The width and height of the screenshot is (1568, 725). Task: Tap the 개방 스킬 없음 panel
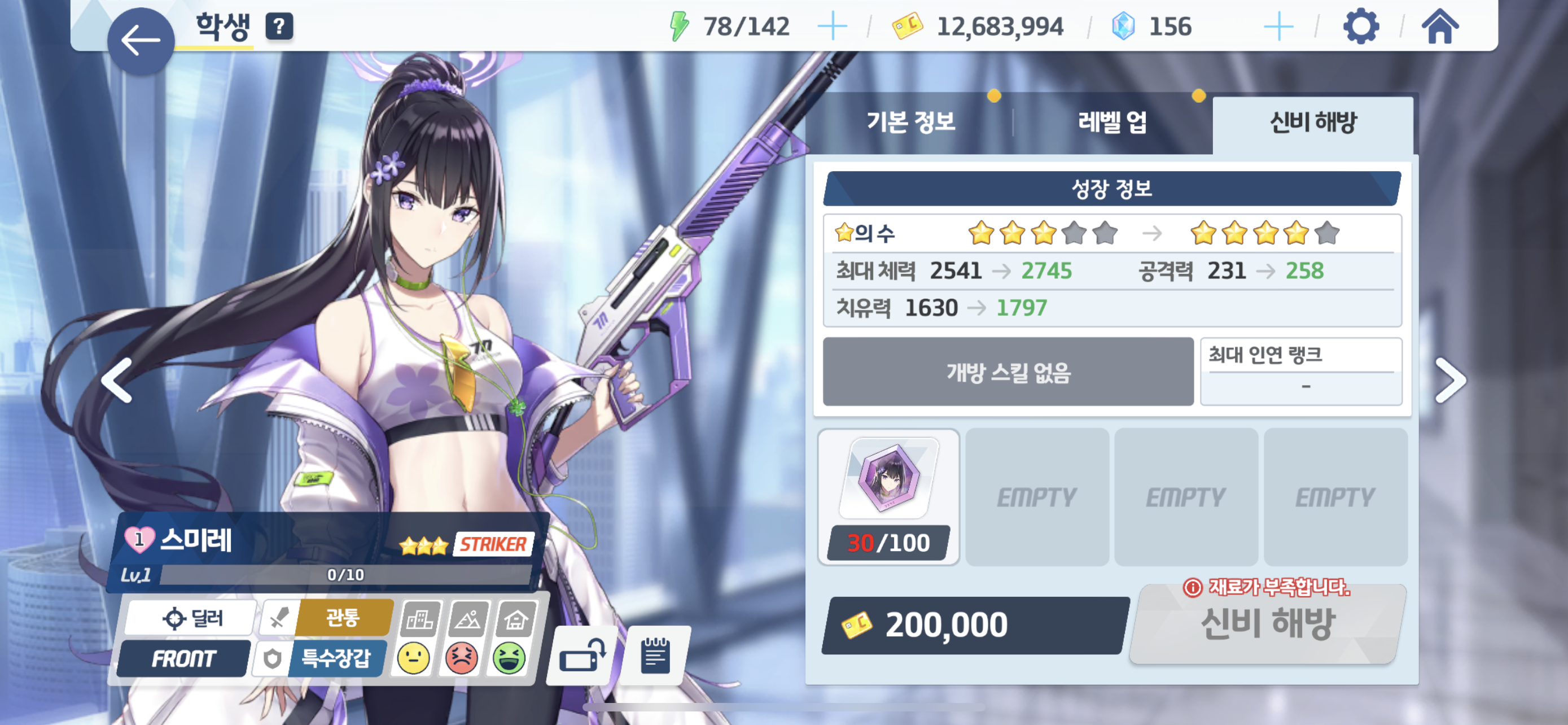pyautogui.click(x=1008, y=372)
